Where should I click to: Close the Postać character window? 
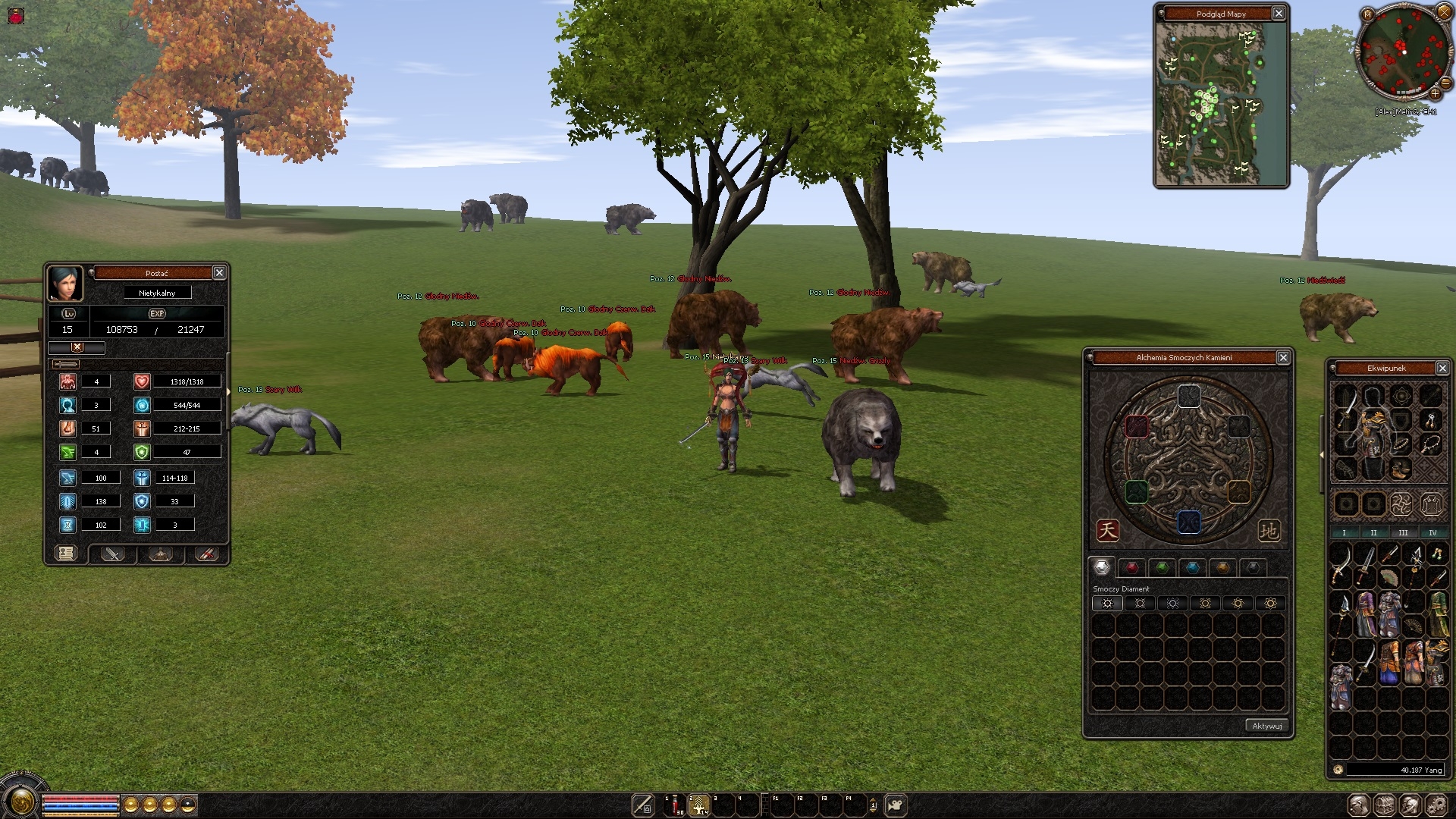click(219, 273)
